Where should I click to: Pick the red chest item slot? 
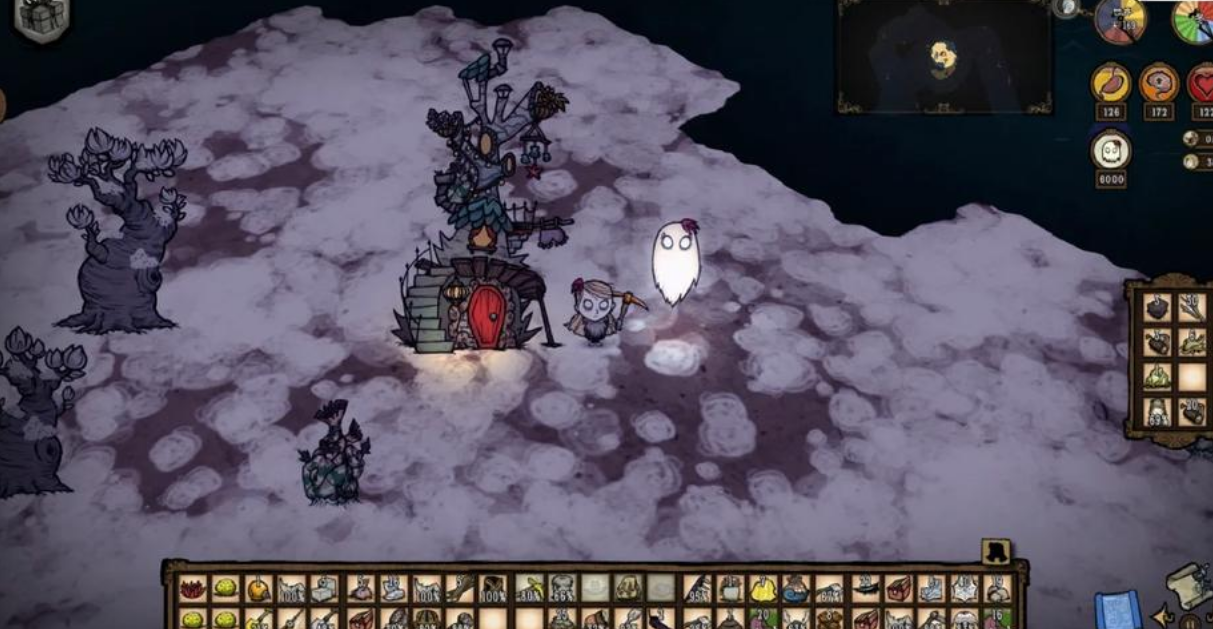tap(897, 589)
